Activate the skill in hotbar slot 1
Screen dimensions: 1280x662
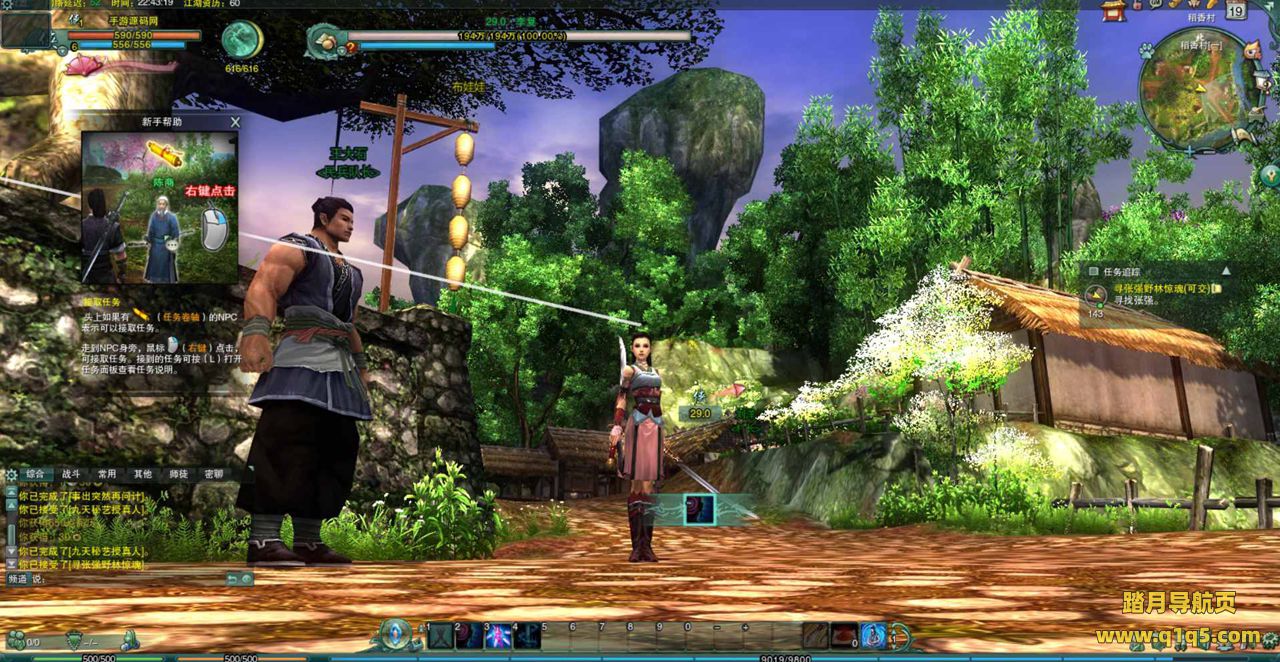tap(441, 636)
